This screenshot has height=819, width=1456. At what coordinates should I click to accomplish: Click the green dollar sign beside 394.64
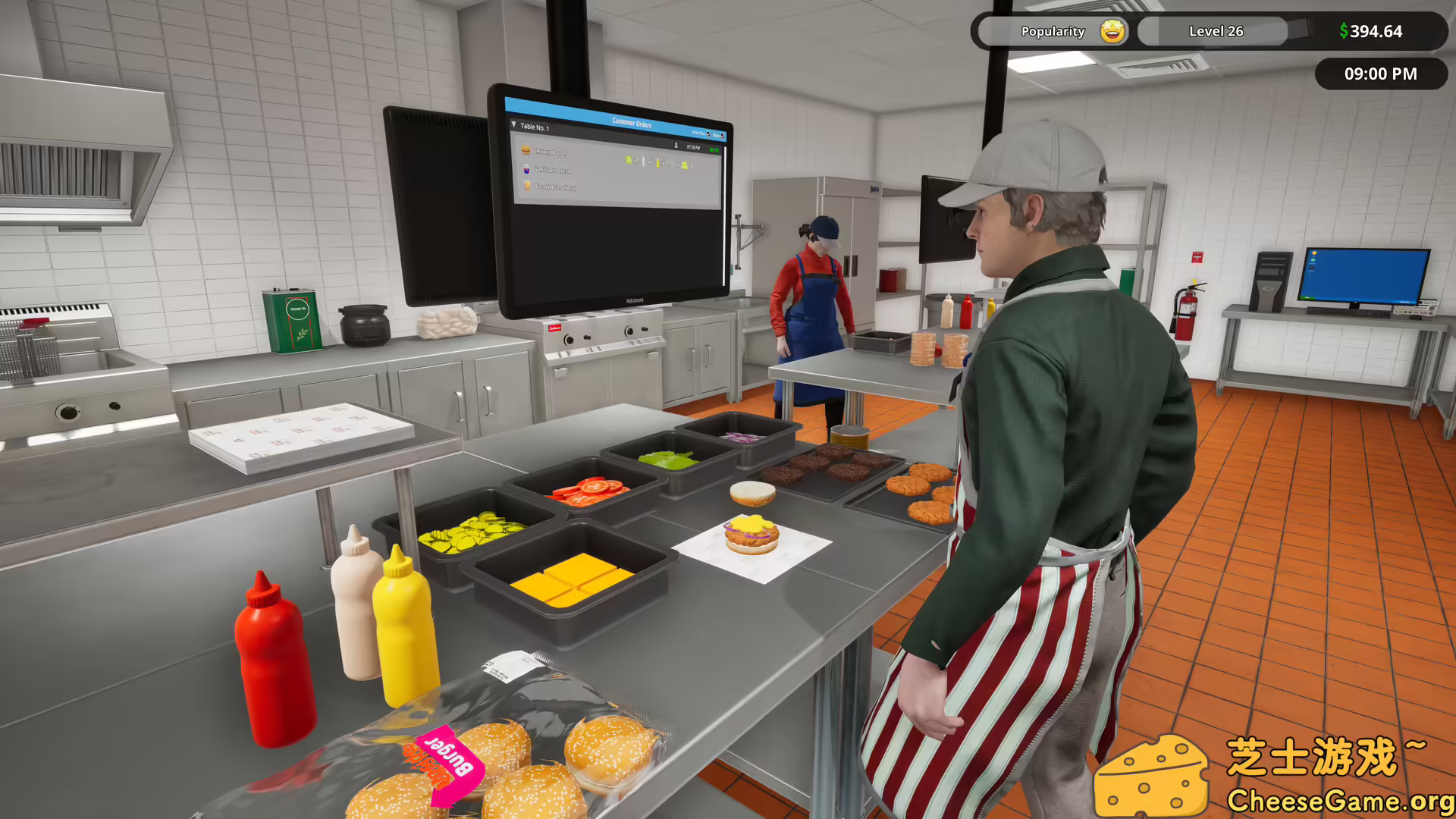[x=1344, y=31]
